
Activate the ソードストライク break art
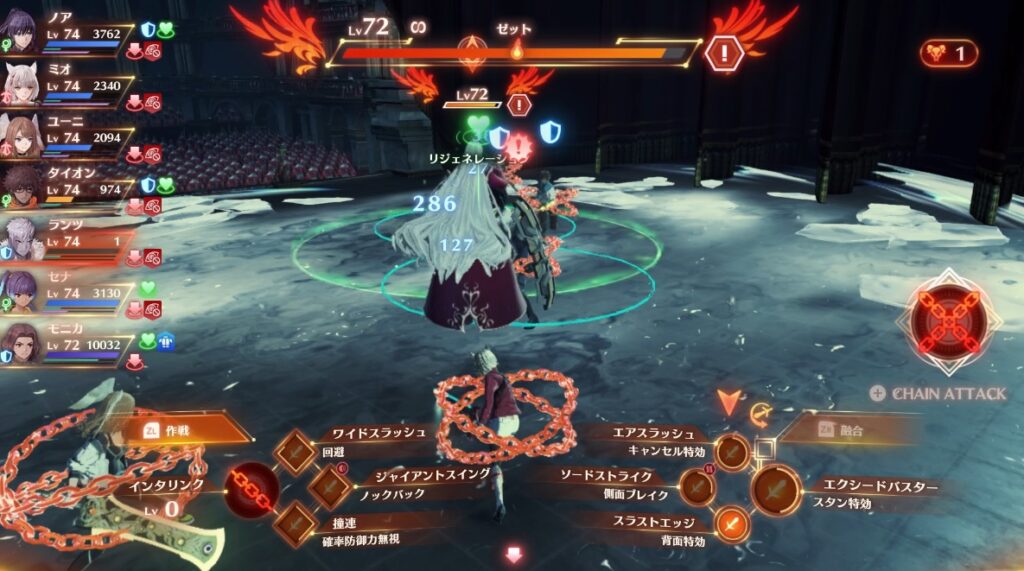[698, 488]
